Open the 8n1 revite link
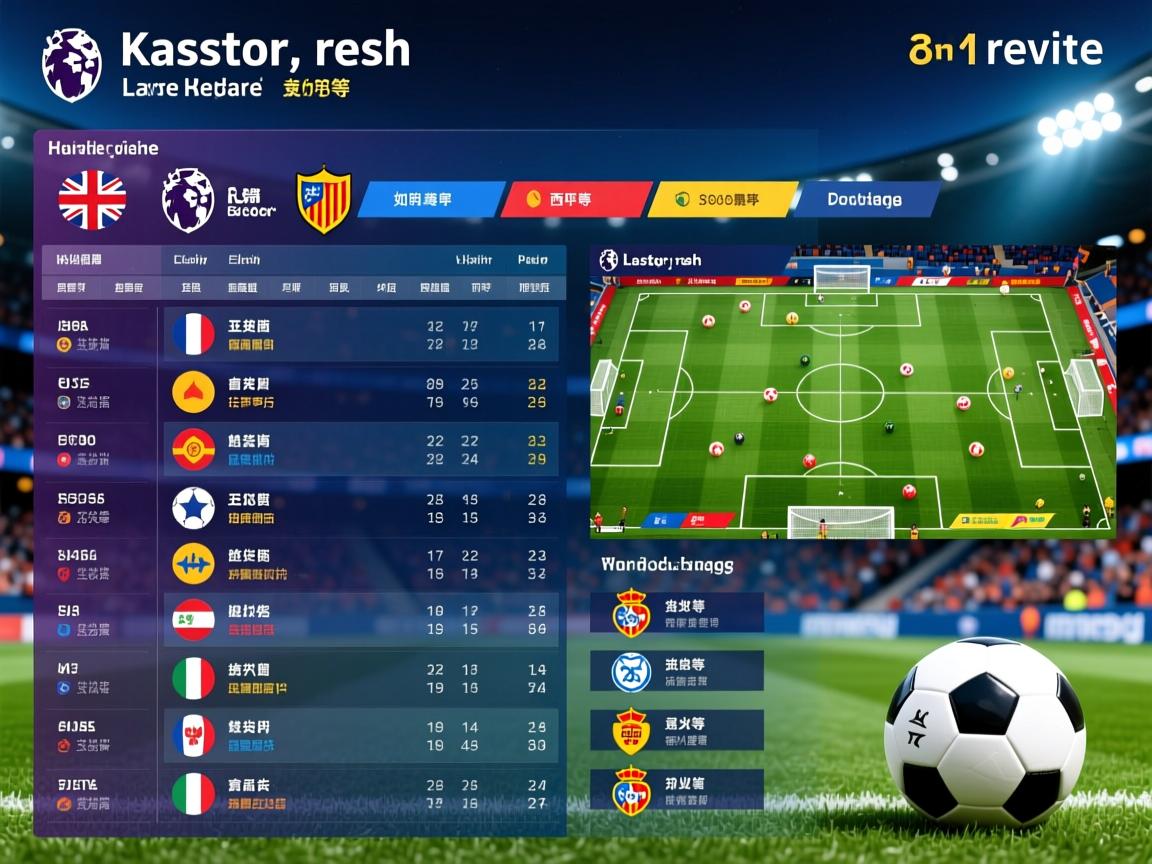Viewport: 1152px width, 864px height. coord(1005,49)
